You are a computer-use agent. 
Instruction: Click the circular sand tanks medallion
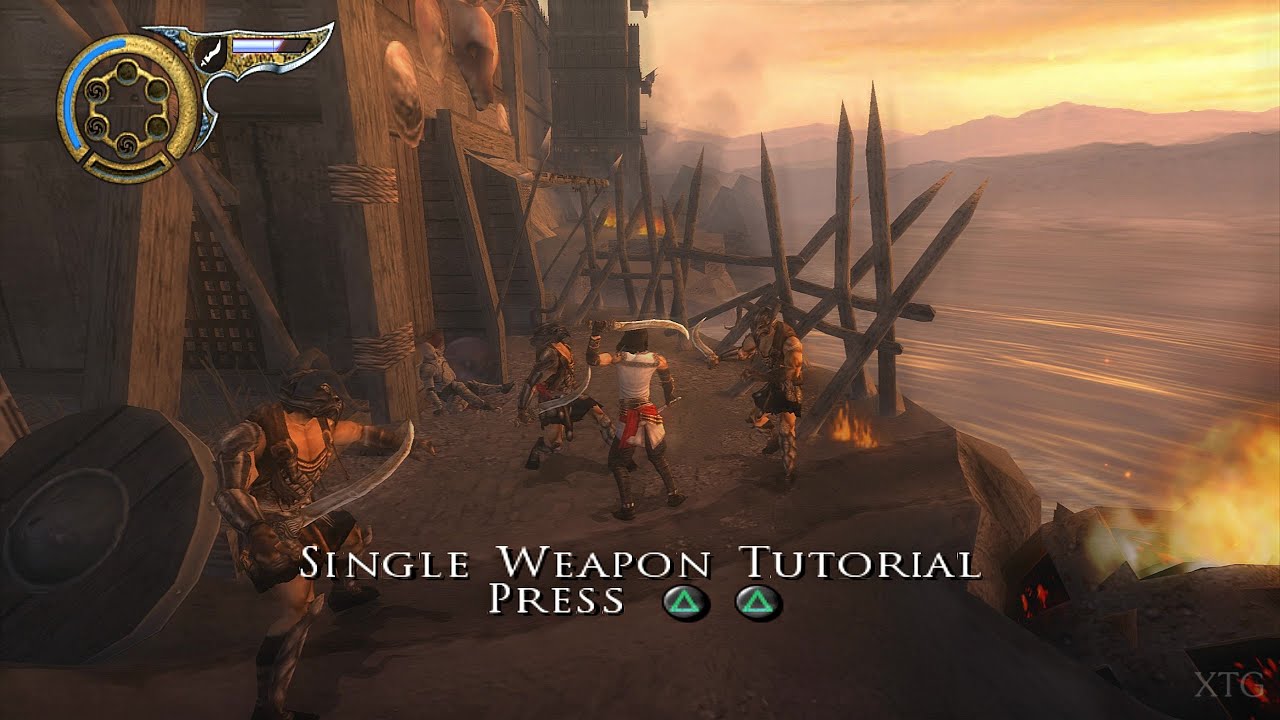(128, 102)
